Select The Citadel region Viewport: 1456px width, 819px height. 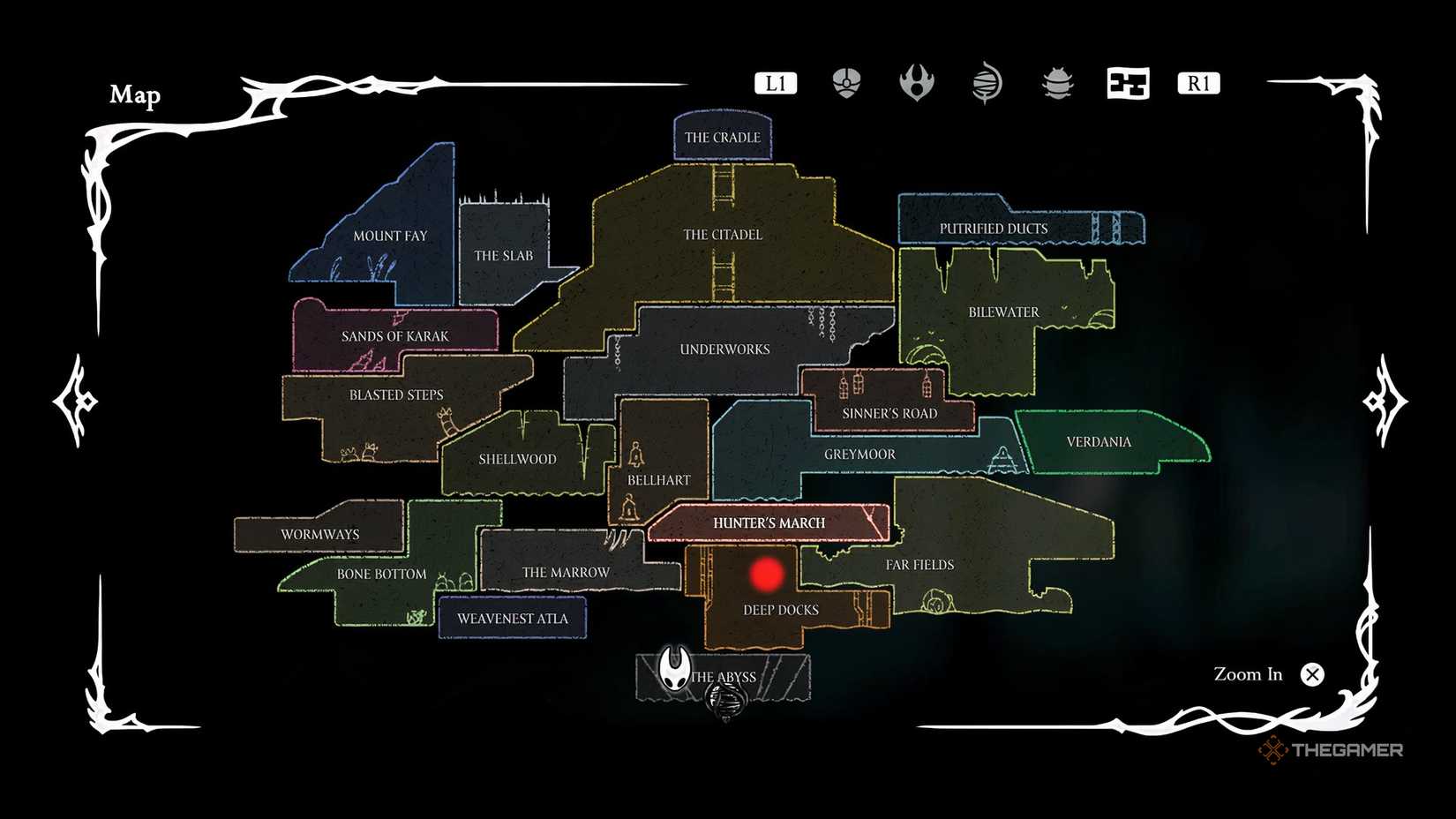point(722,235)
